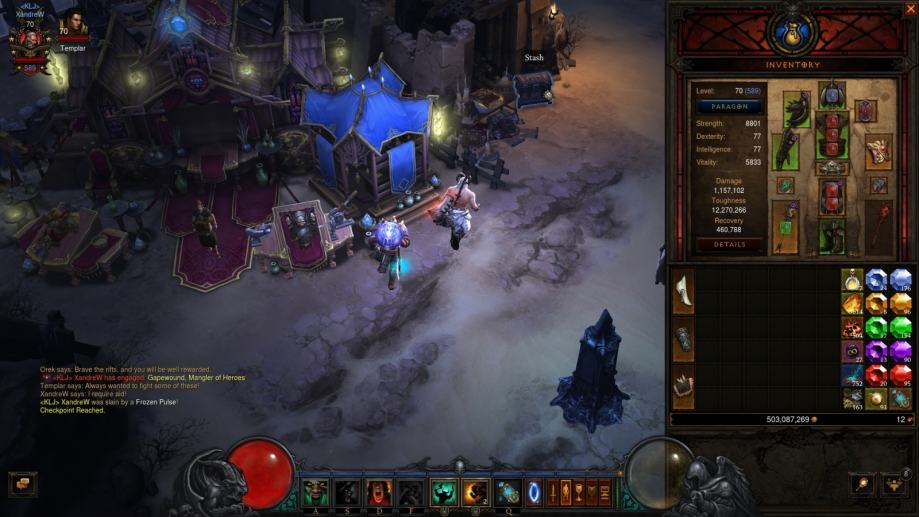Close the inventory panel
This screenshot has width=919, height=517.
pos(909,11)
